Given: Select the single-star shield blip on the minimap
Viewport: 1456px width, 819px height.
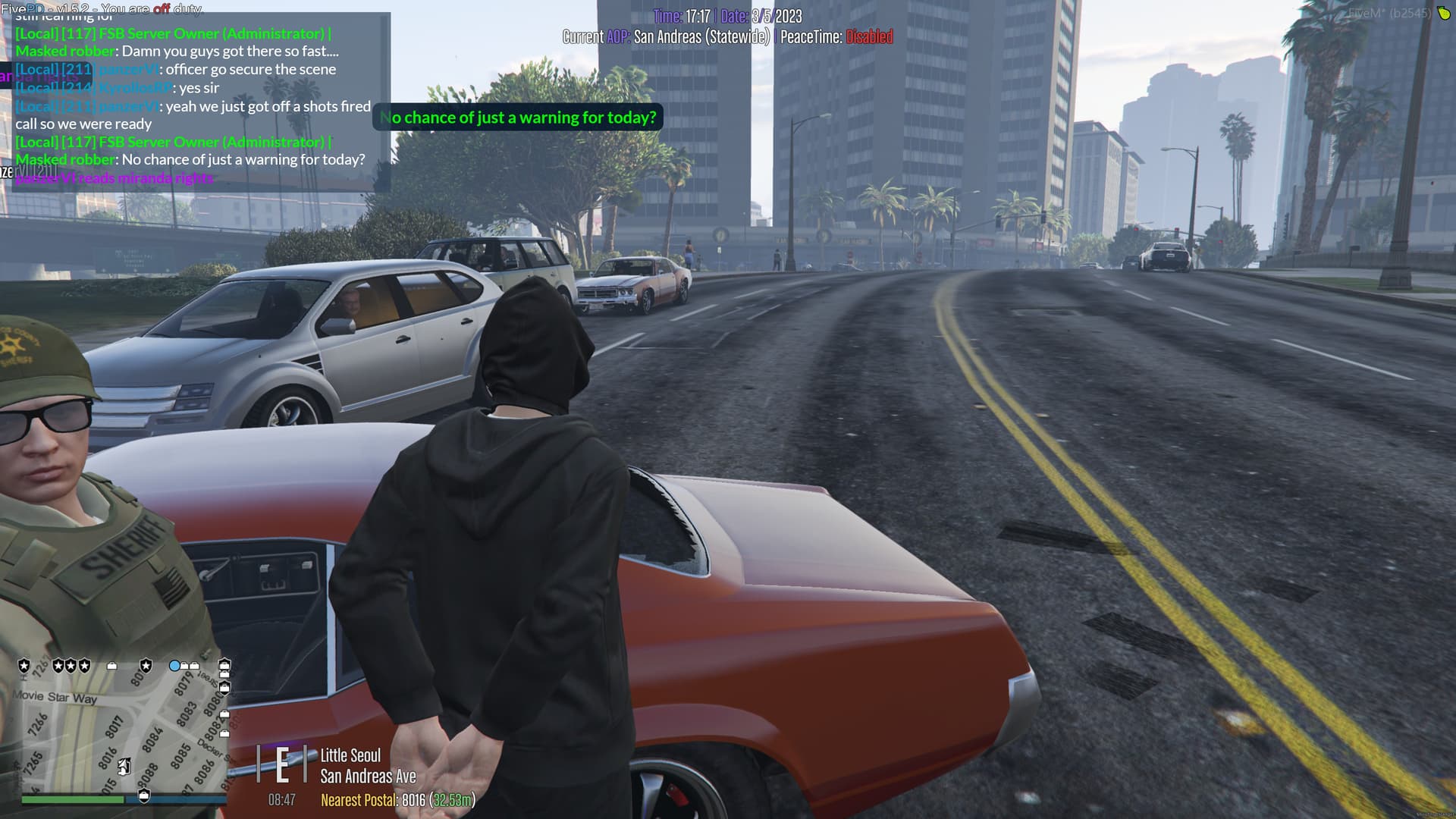Looking at the screenshot, I should (24, 665).
